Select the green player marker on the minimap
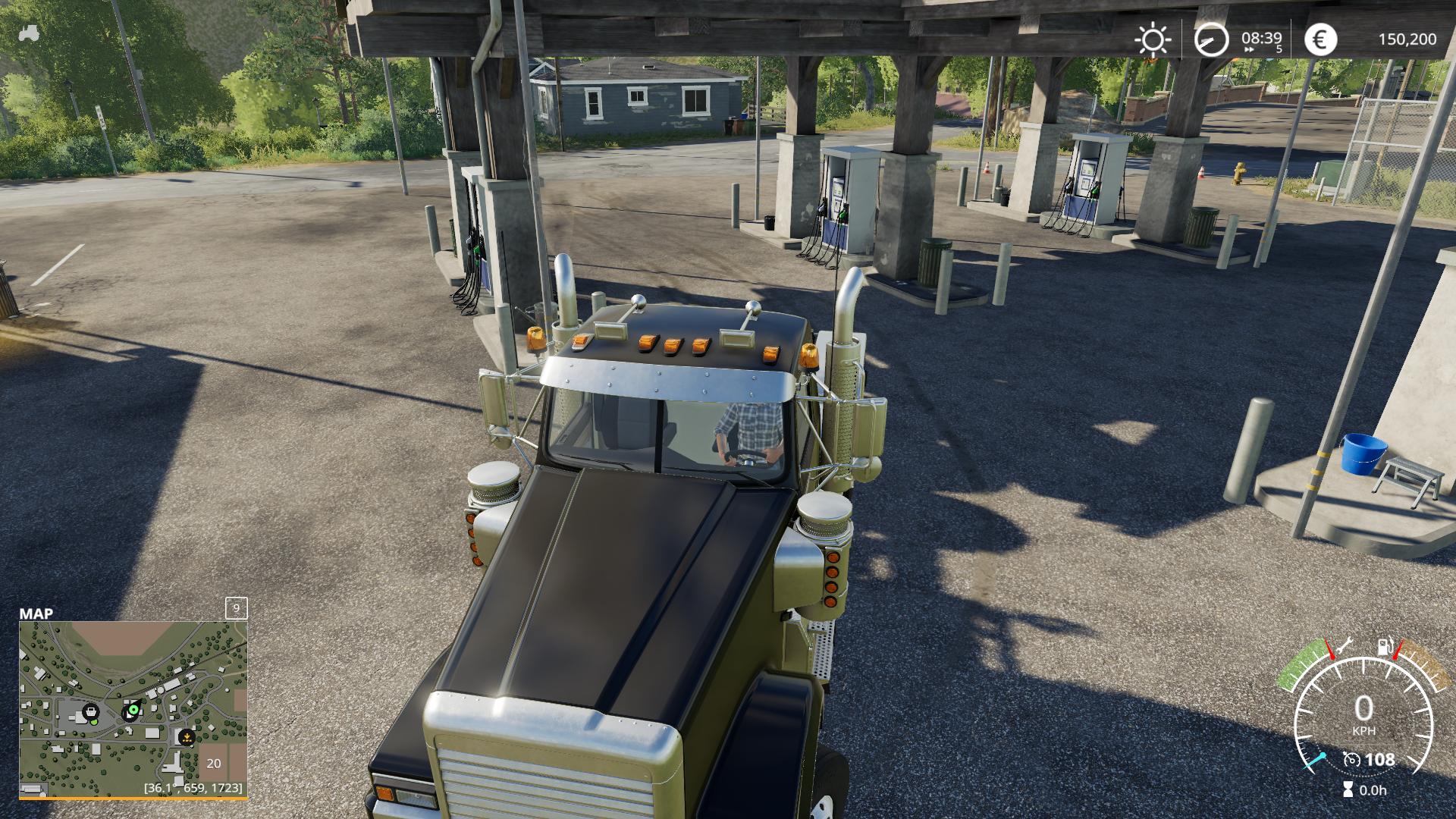Image resolution: width=1456 pixels, height=819 pixels. (x=133, y=711)
